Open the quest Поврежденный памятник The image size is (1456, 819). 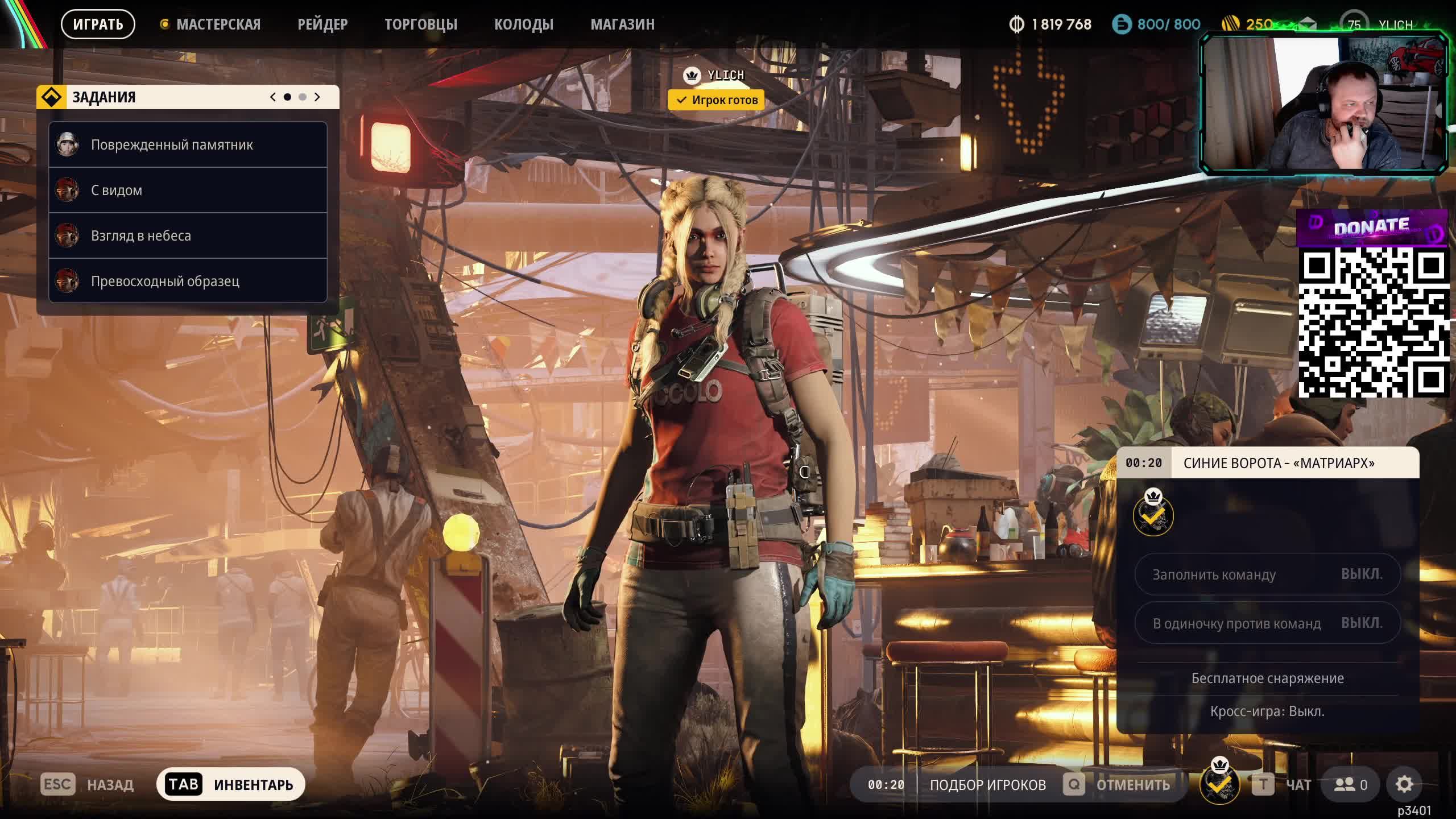[x=188, y=144]
